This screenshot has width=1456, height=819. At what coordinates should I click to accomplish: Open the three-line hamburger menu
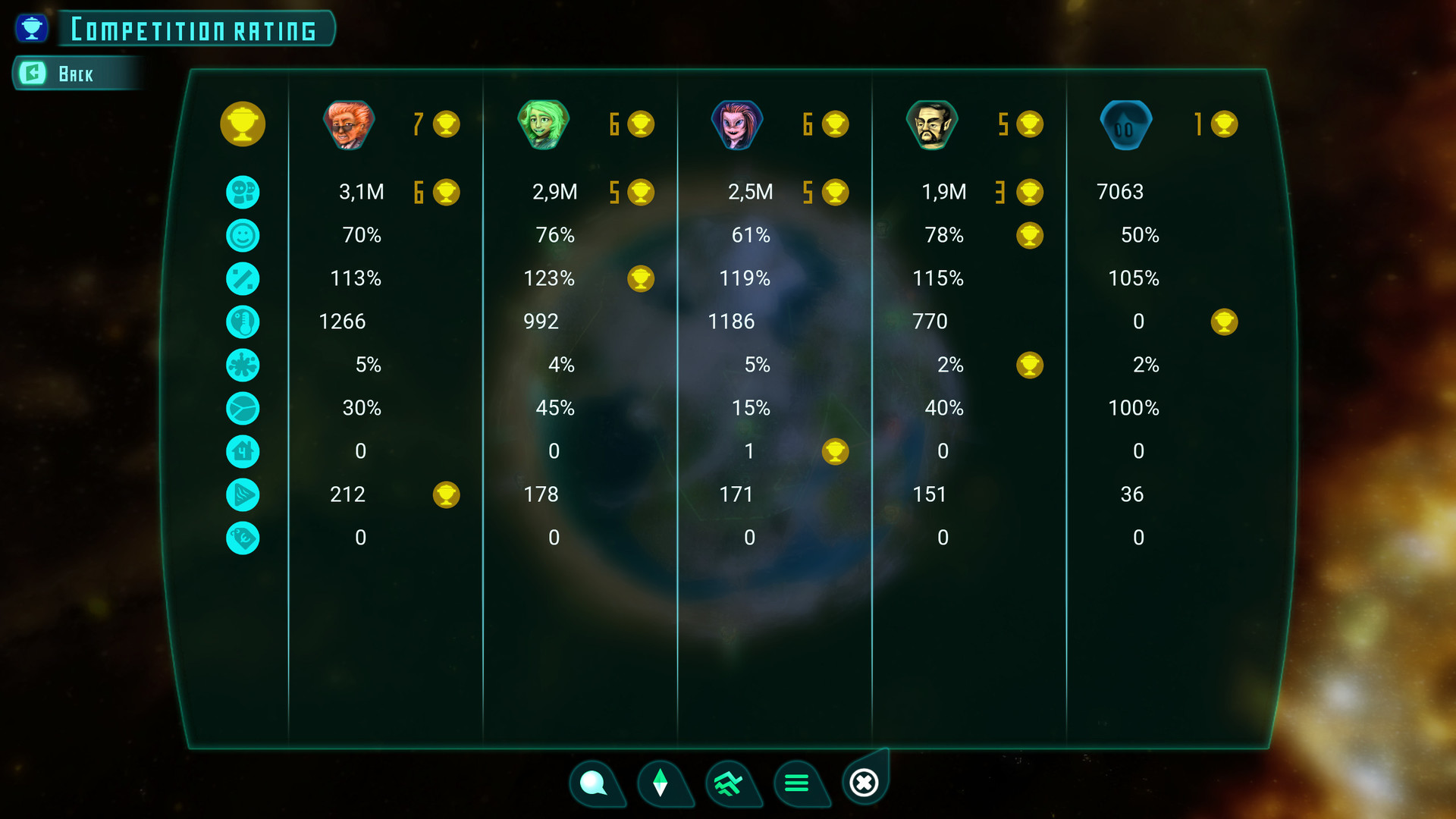[x=796, y=782]
